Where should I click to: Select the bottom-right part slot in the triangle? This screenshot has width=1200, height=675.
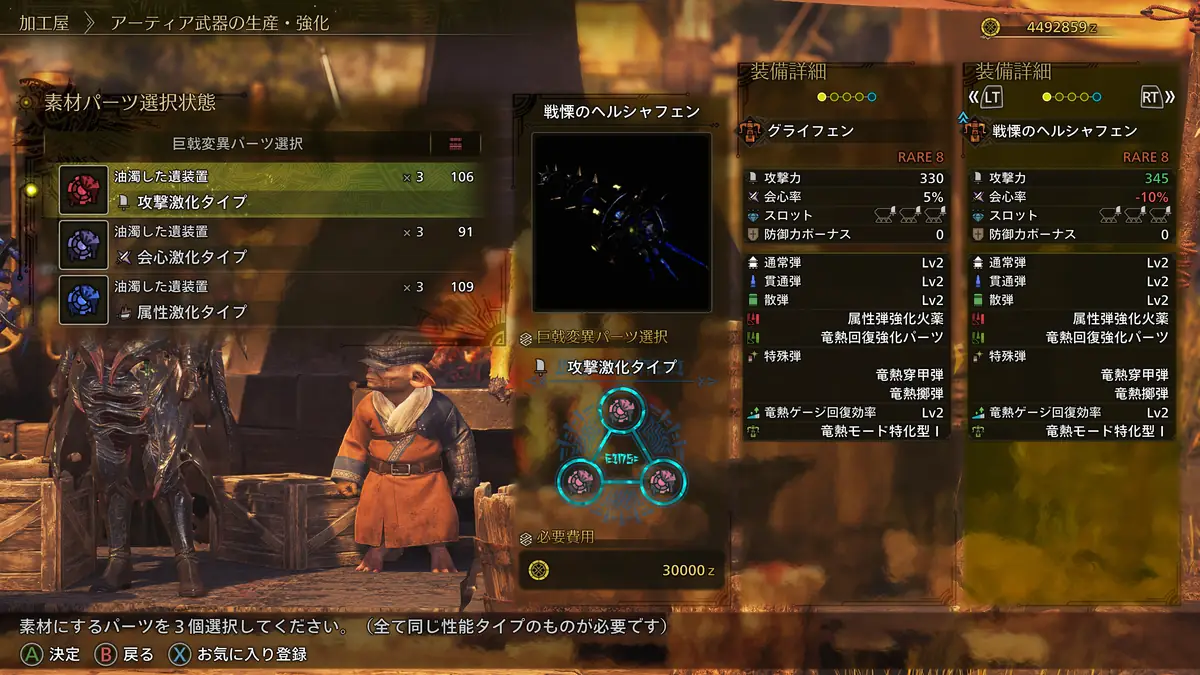pyautogui.click(x=664, y=482)
